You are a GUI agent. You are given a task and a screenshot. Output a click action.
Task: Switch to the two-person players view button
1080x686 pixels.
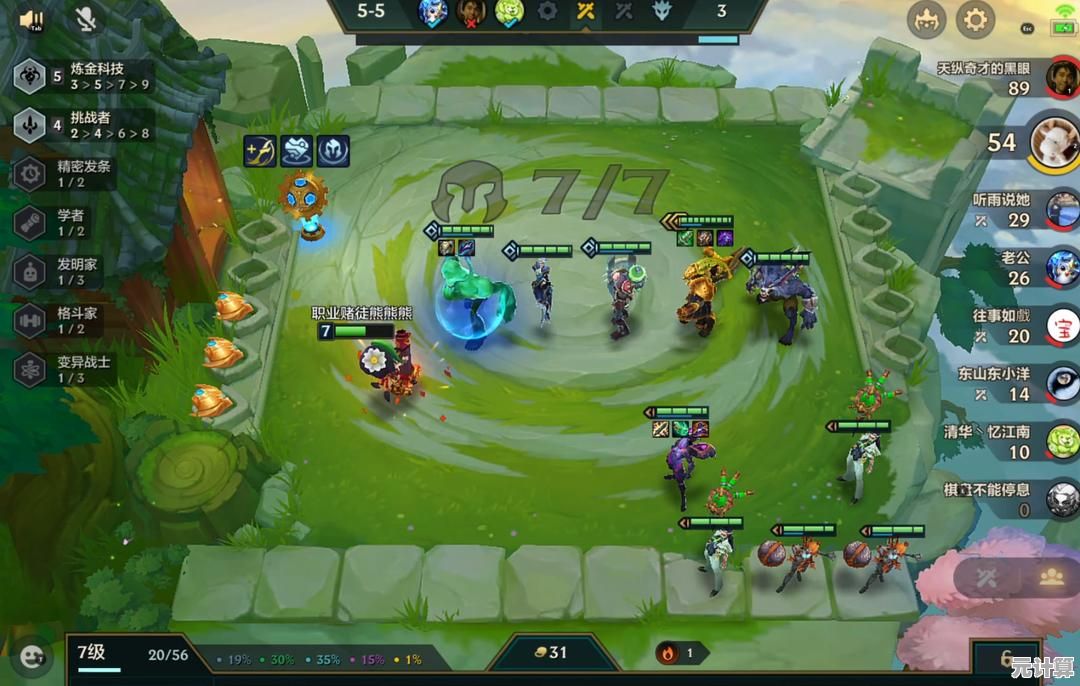(x=1049, y=578)
